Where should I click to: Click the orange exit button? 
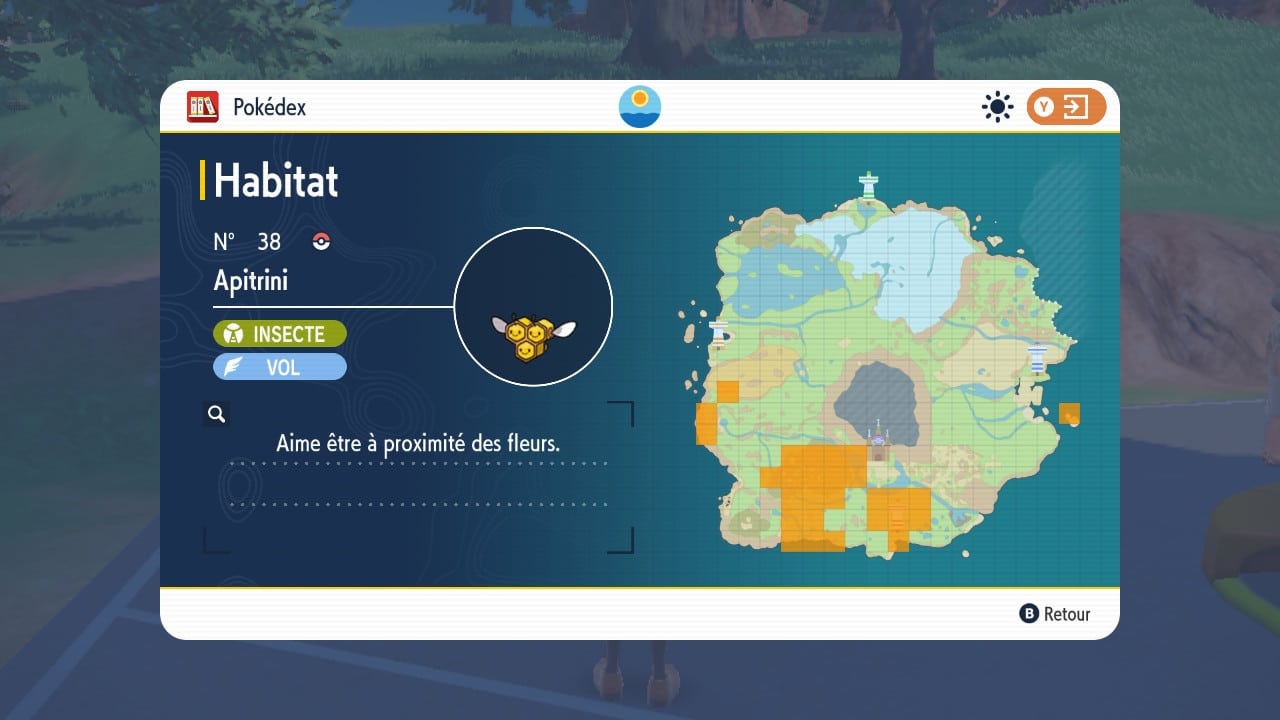click(x=1066, y=107)
